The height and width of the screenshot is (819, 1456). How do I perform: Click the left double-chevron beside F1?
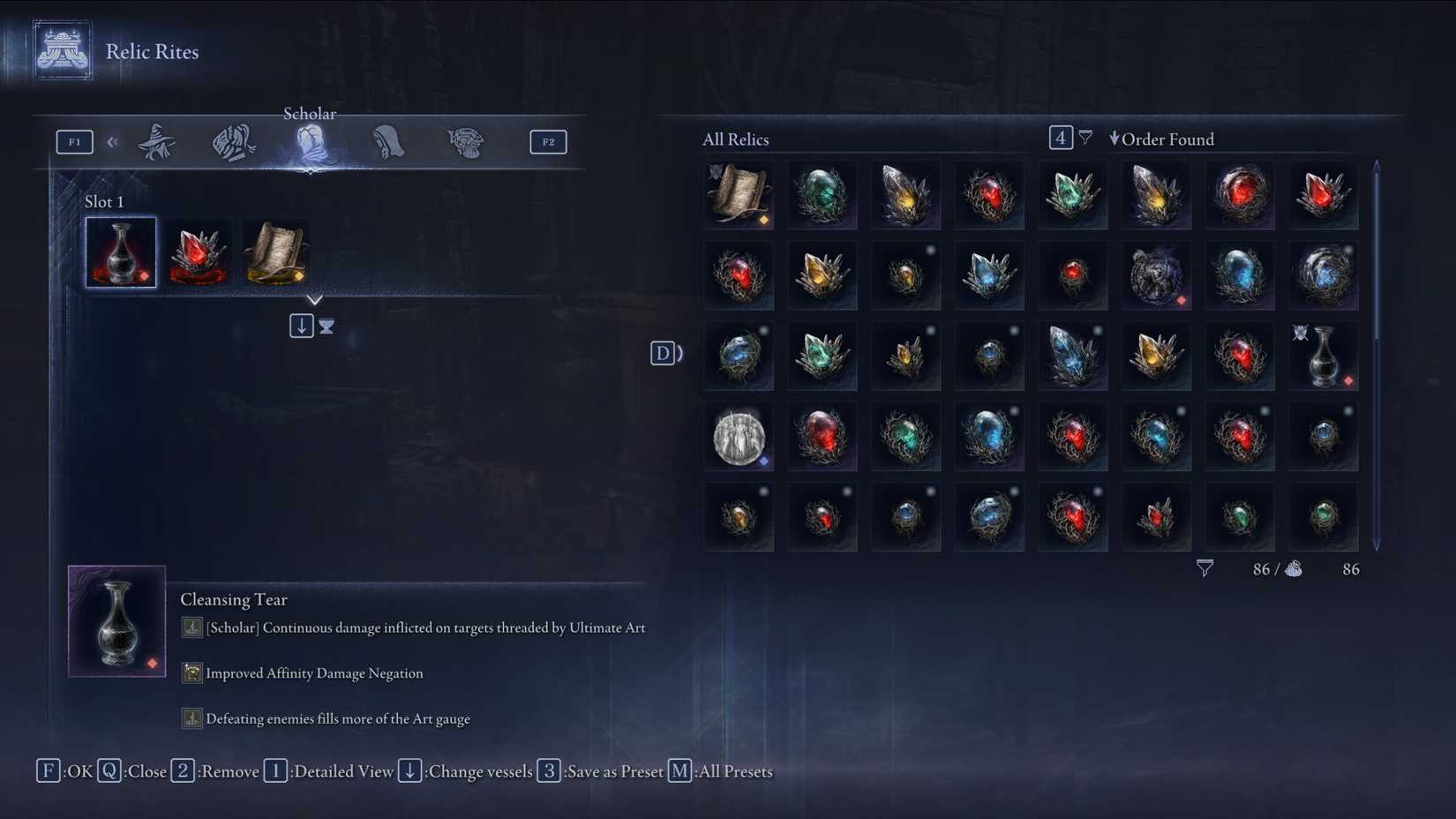[112, 141]
